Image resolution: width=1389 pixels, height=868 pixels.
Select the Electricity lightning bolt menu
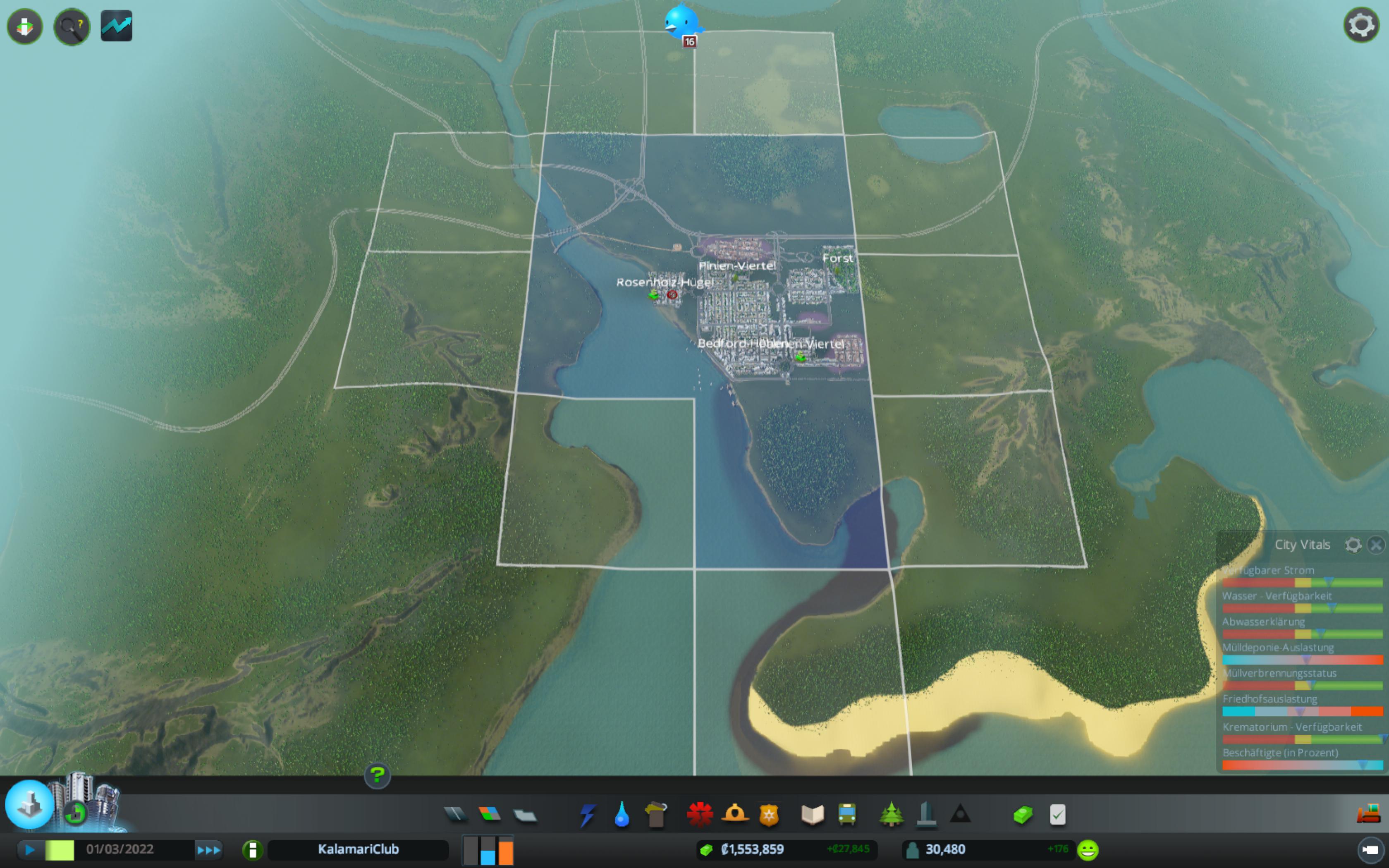pos(587,815)
